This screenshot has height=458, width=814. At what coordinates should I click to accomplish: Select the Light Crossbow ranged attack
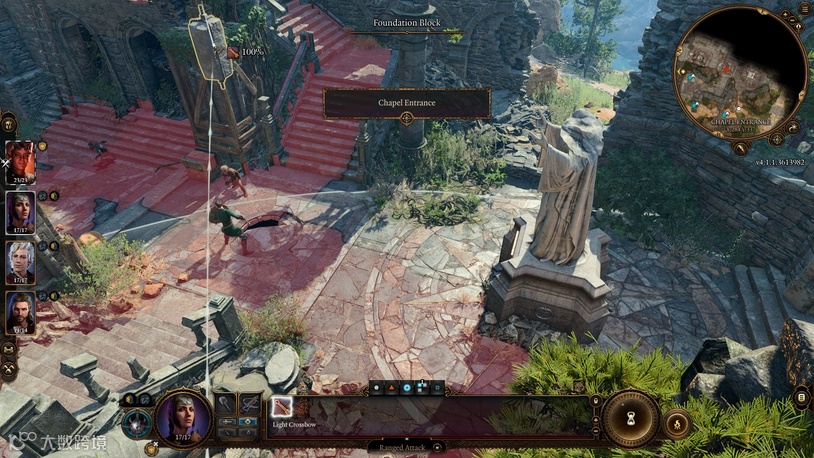point(283,407)
